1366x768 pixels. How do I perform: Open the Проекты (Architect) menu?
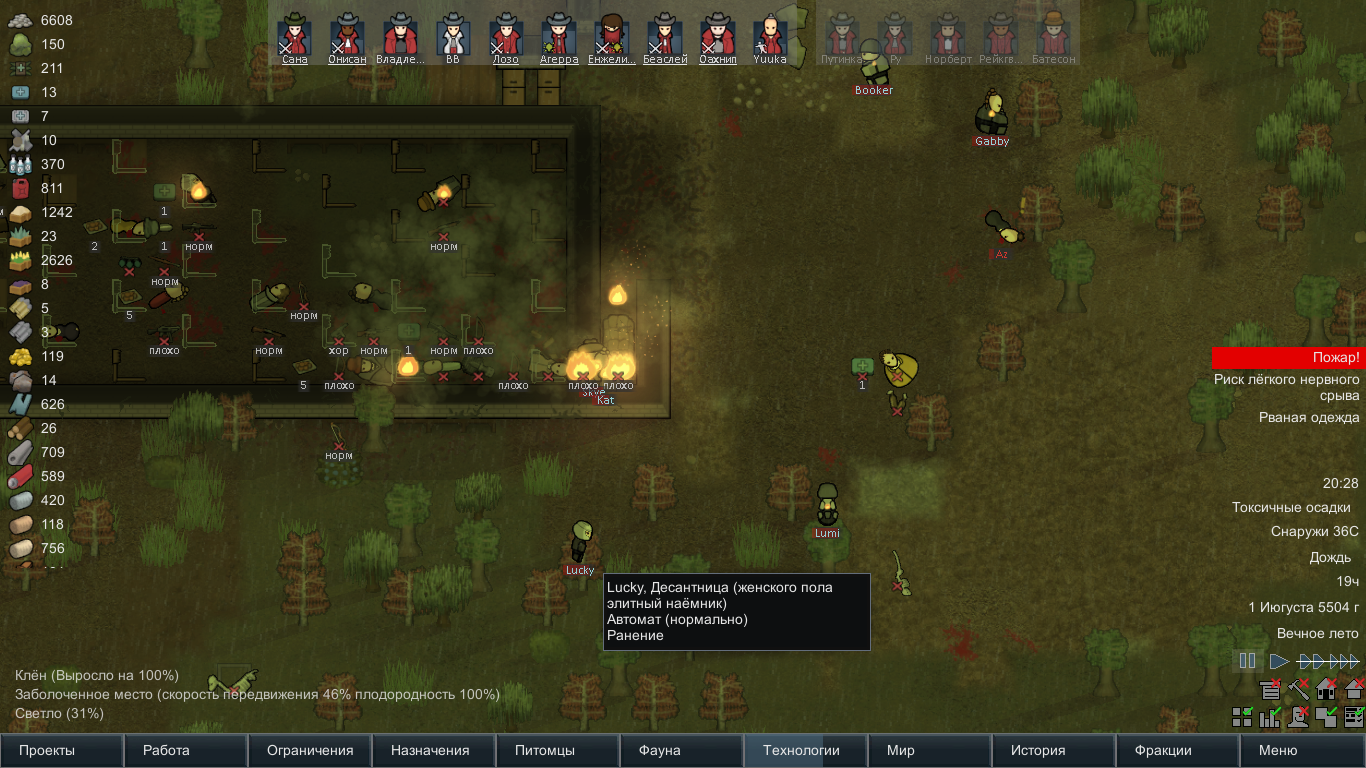62,750
